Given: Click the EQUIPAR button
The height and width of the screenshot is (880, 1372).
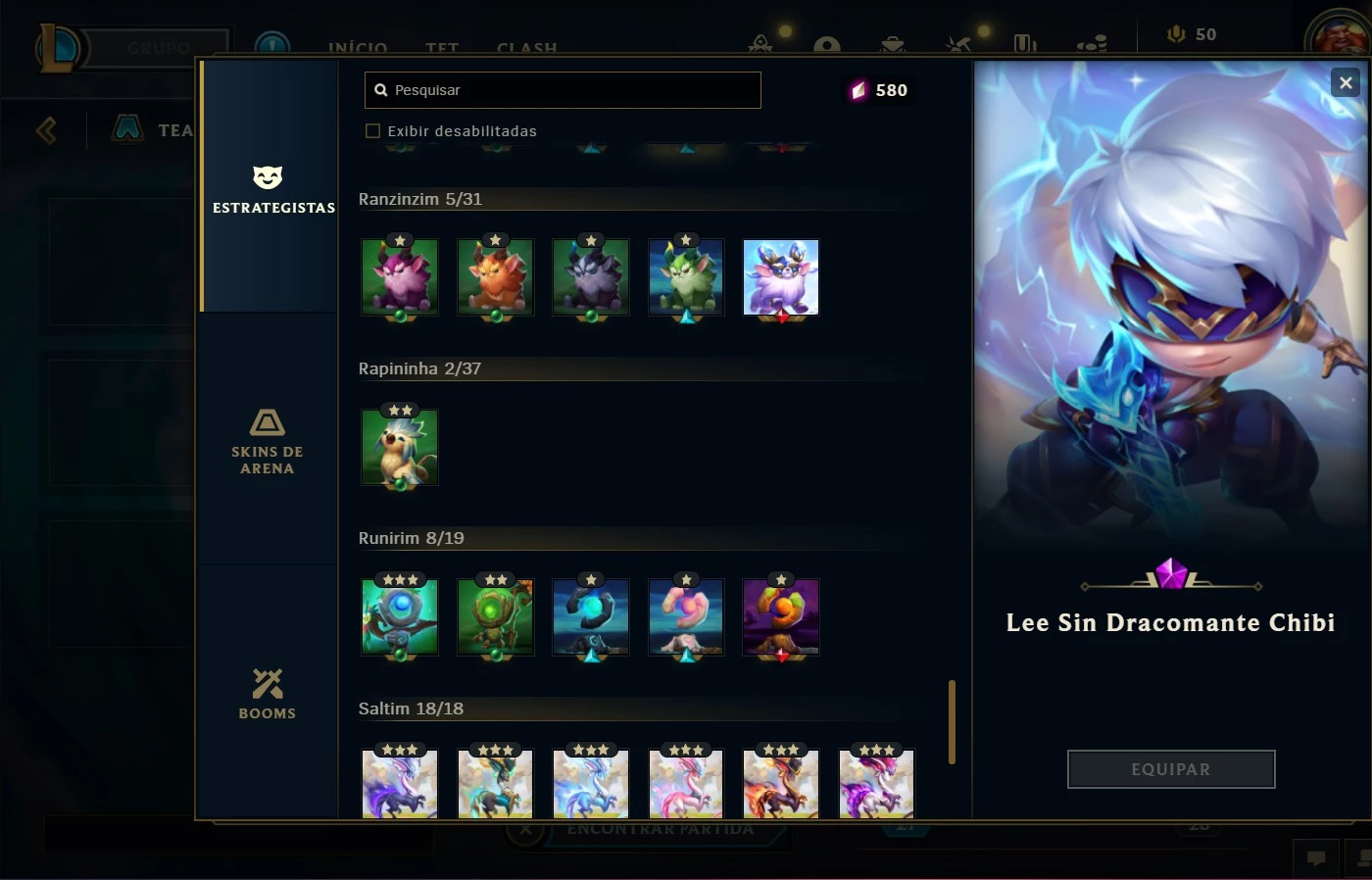Looking at the screenshot, I should pyautogui.click(x=1170, y=769).
